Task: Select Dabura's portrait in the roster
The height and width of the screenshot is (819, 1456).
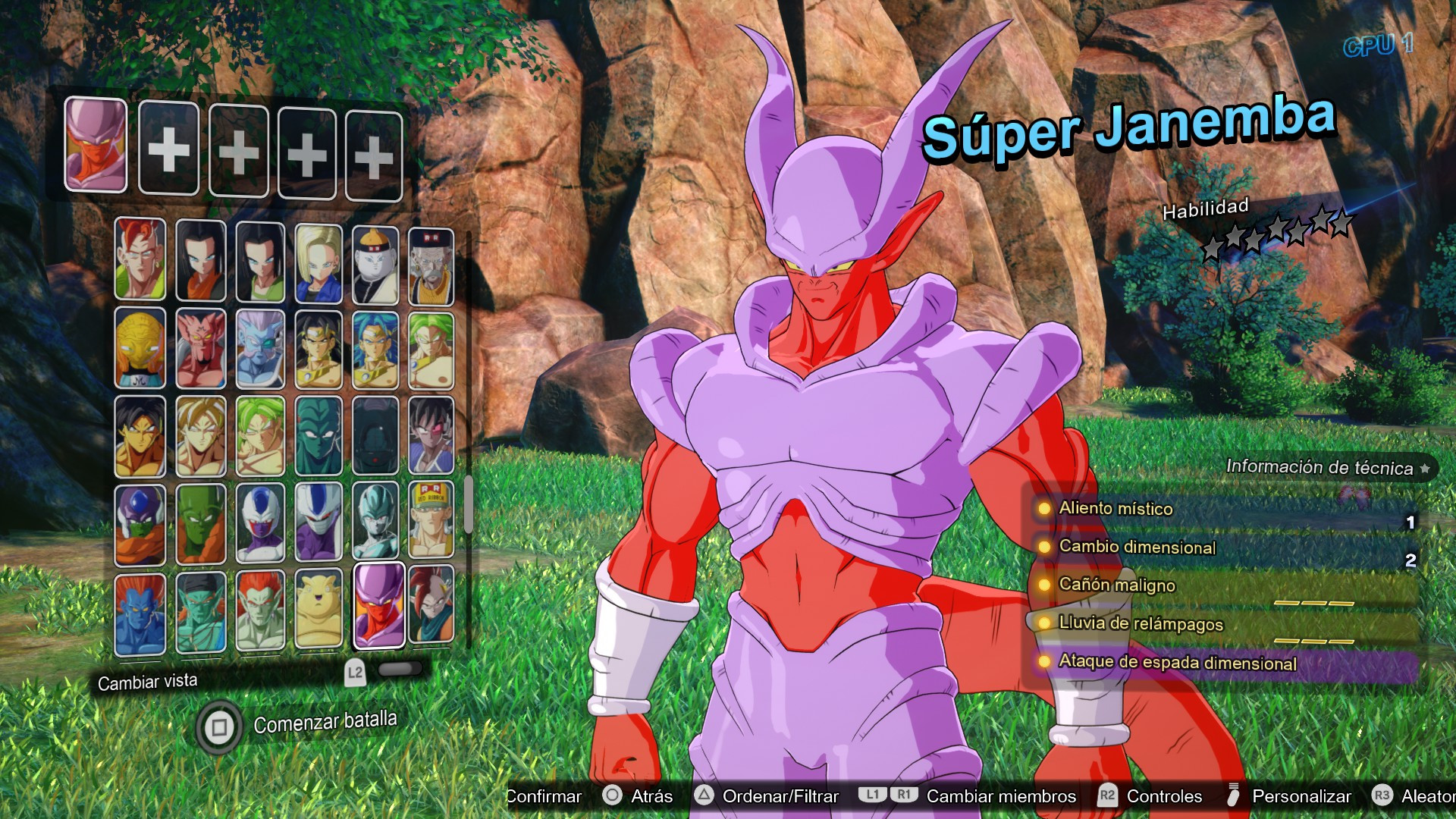Action: pyautogui.click(x=201, y=349)
